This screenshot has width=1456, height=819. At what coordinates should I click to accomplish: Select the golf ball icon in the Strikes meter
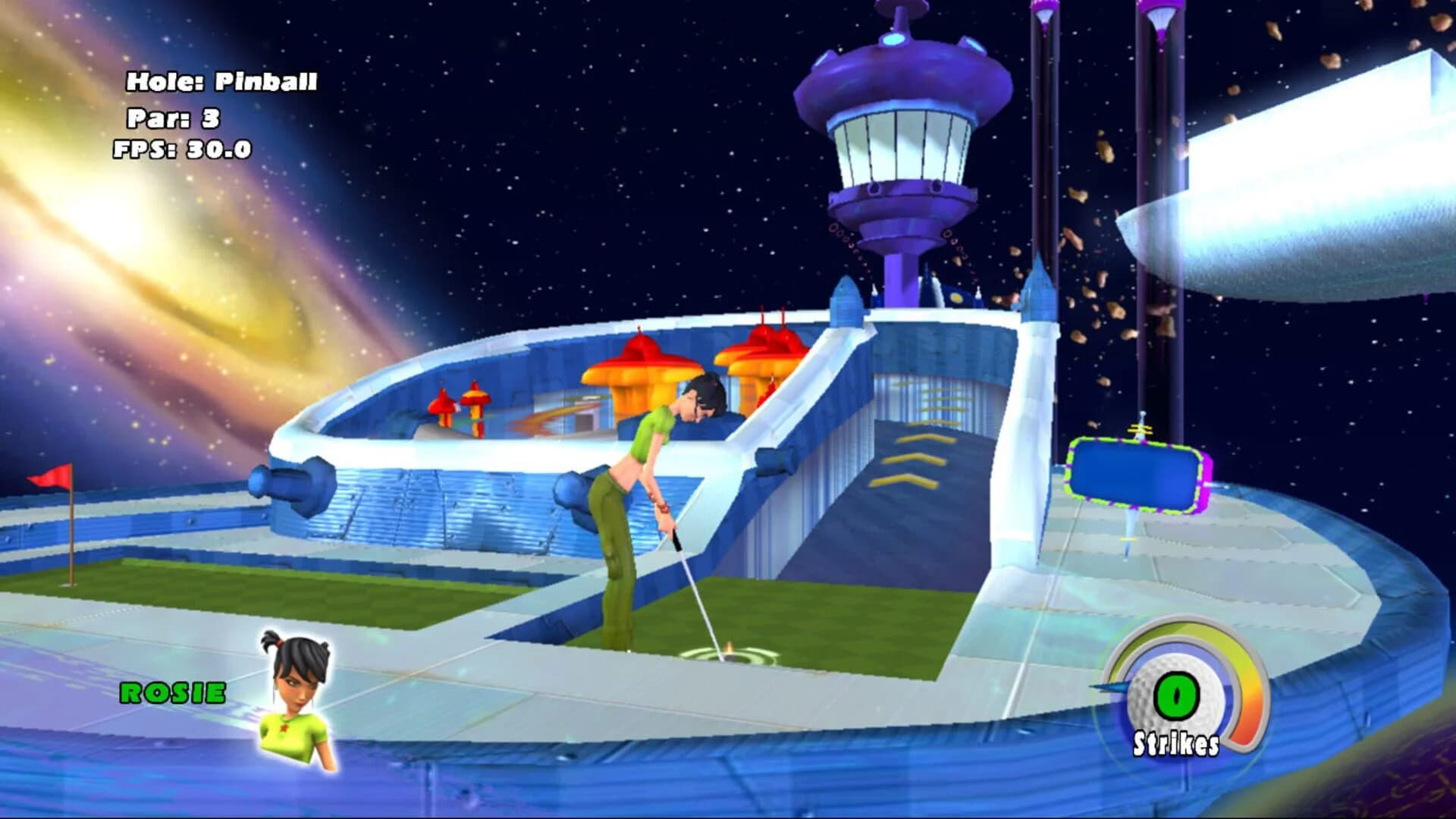1177,694
